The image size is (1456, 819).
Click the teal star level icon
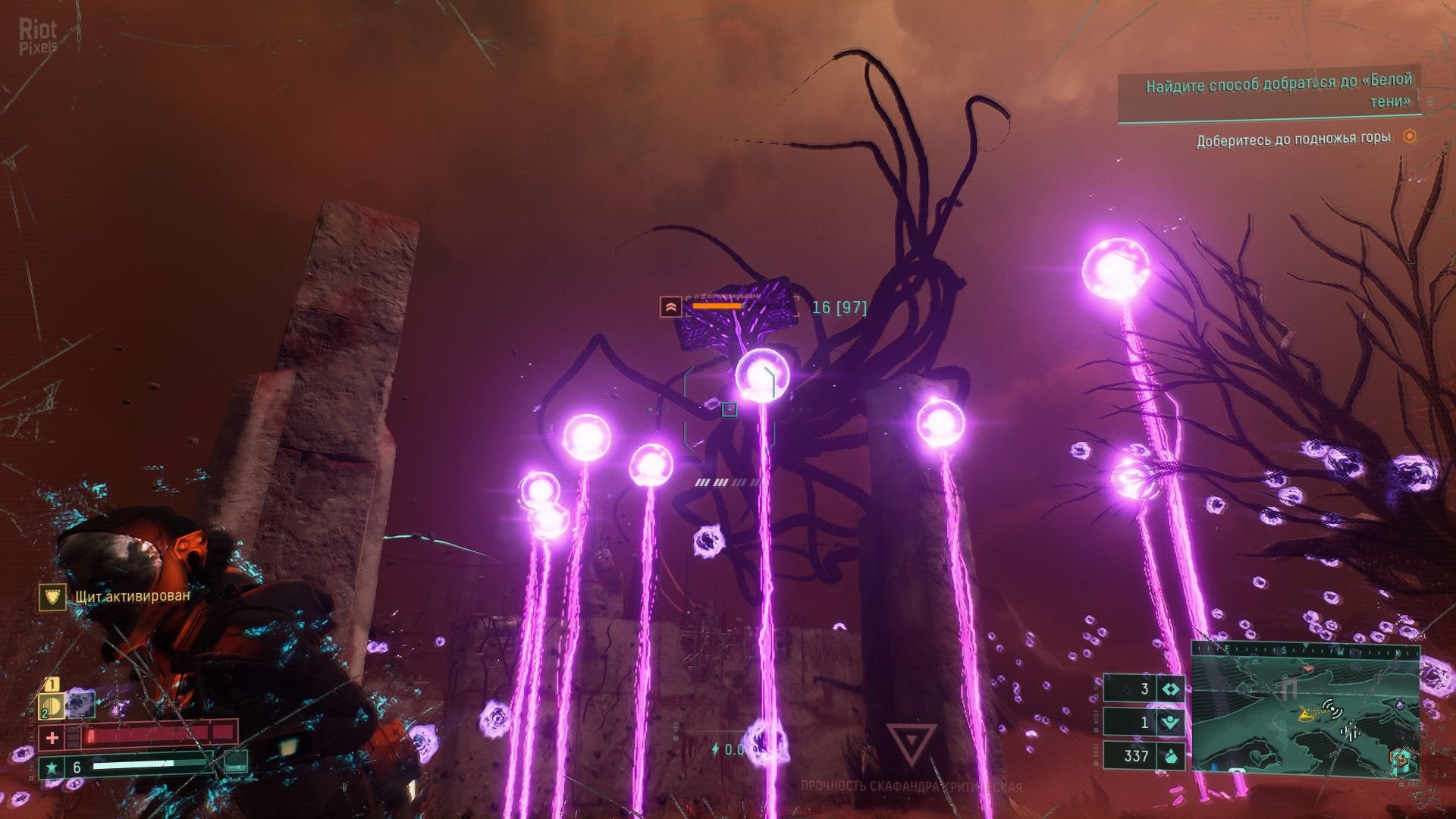point(52,767)
